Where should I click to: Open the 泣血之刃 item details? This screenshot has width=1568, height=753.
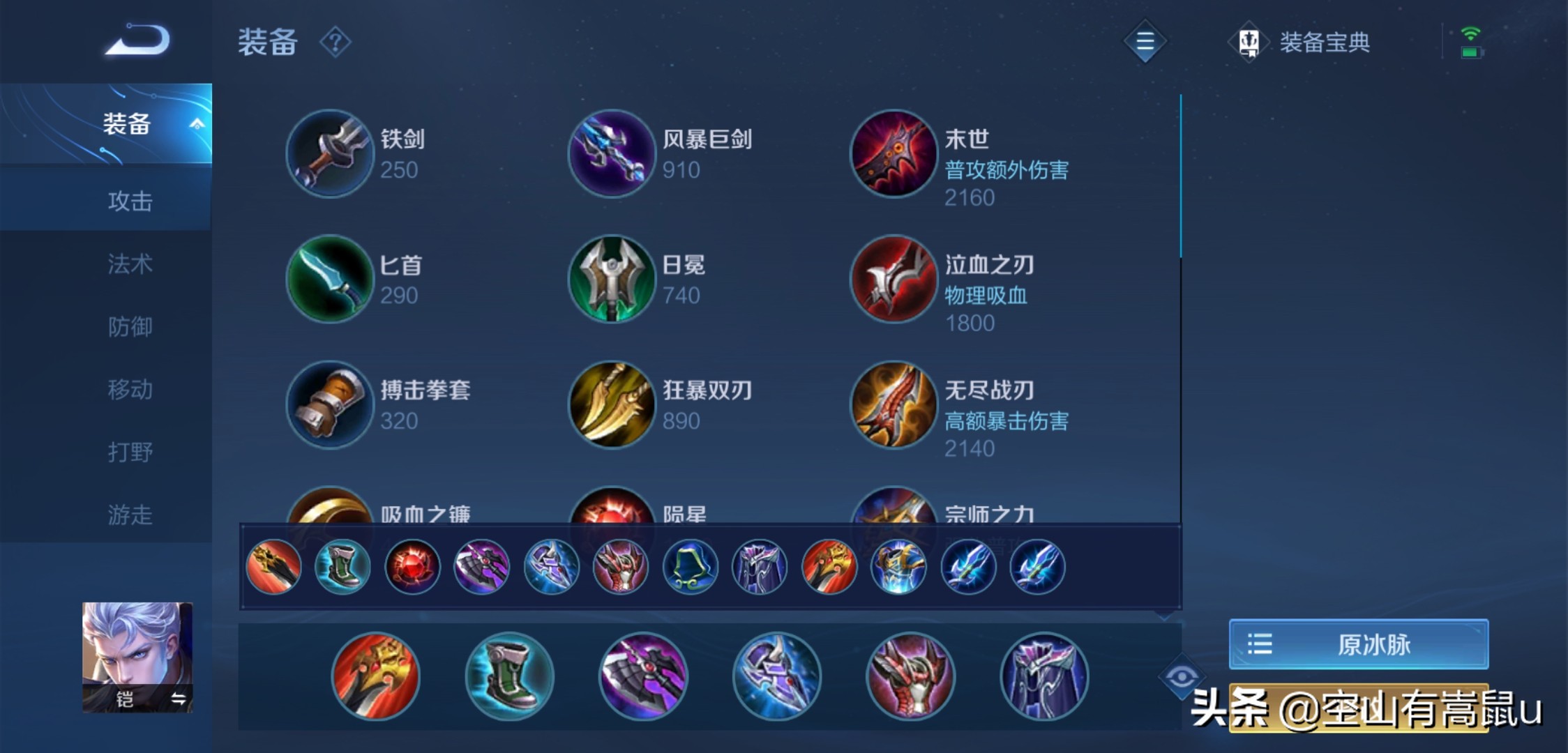894,279
